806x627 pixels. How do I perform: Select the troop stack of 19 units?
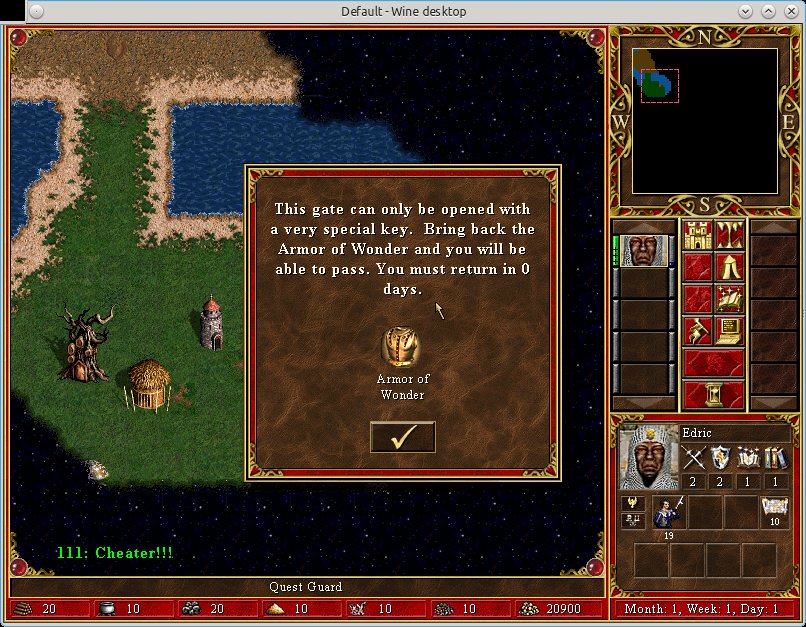coord(668,512)
